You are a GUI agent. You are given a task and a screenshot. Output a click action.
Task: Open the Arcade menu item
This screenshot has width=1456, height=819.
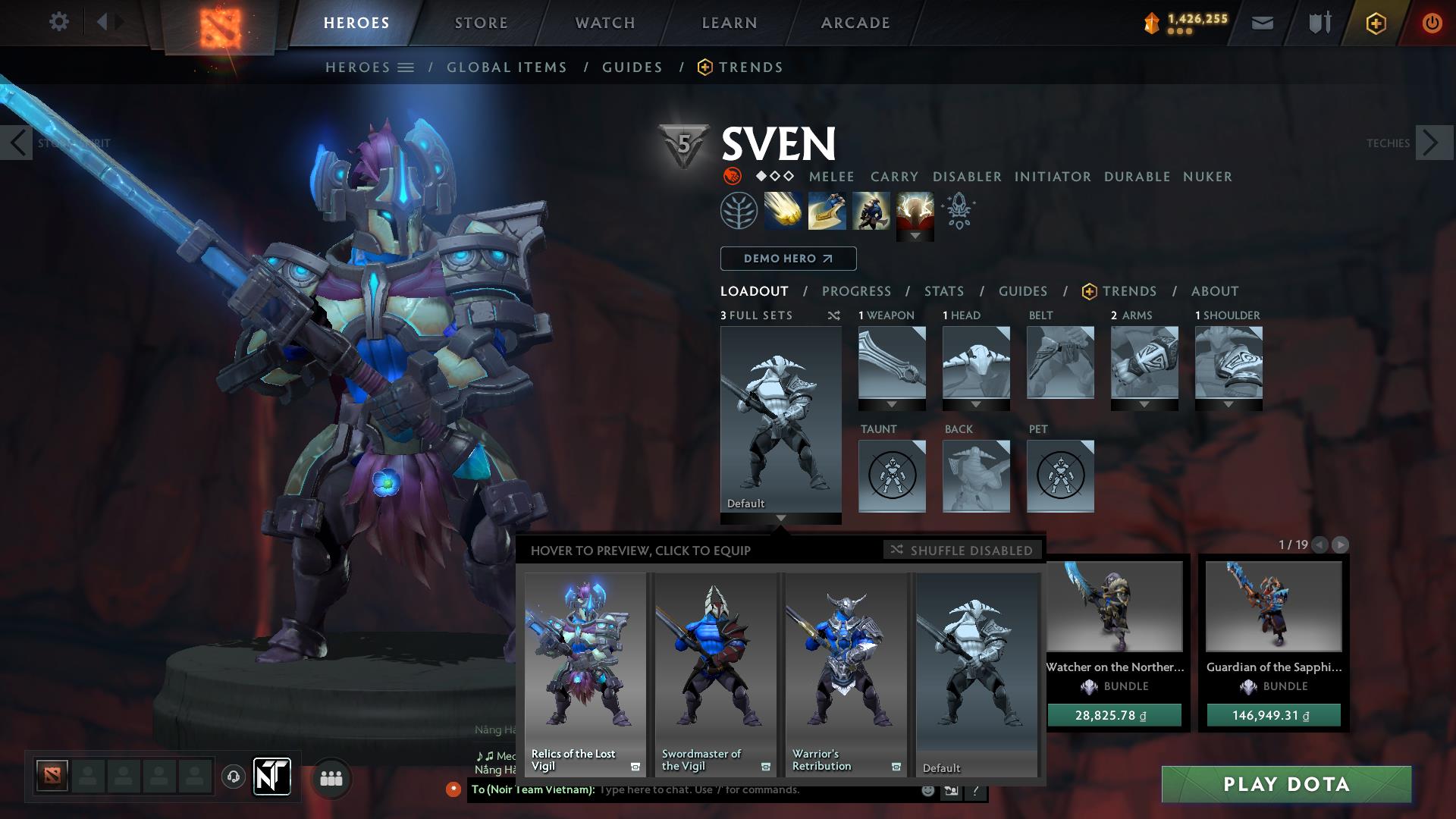click(x=854, y=23)
